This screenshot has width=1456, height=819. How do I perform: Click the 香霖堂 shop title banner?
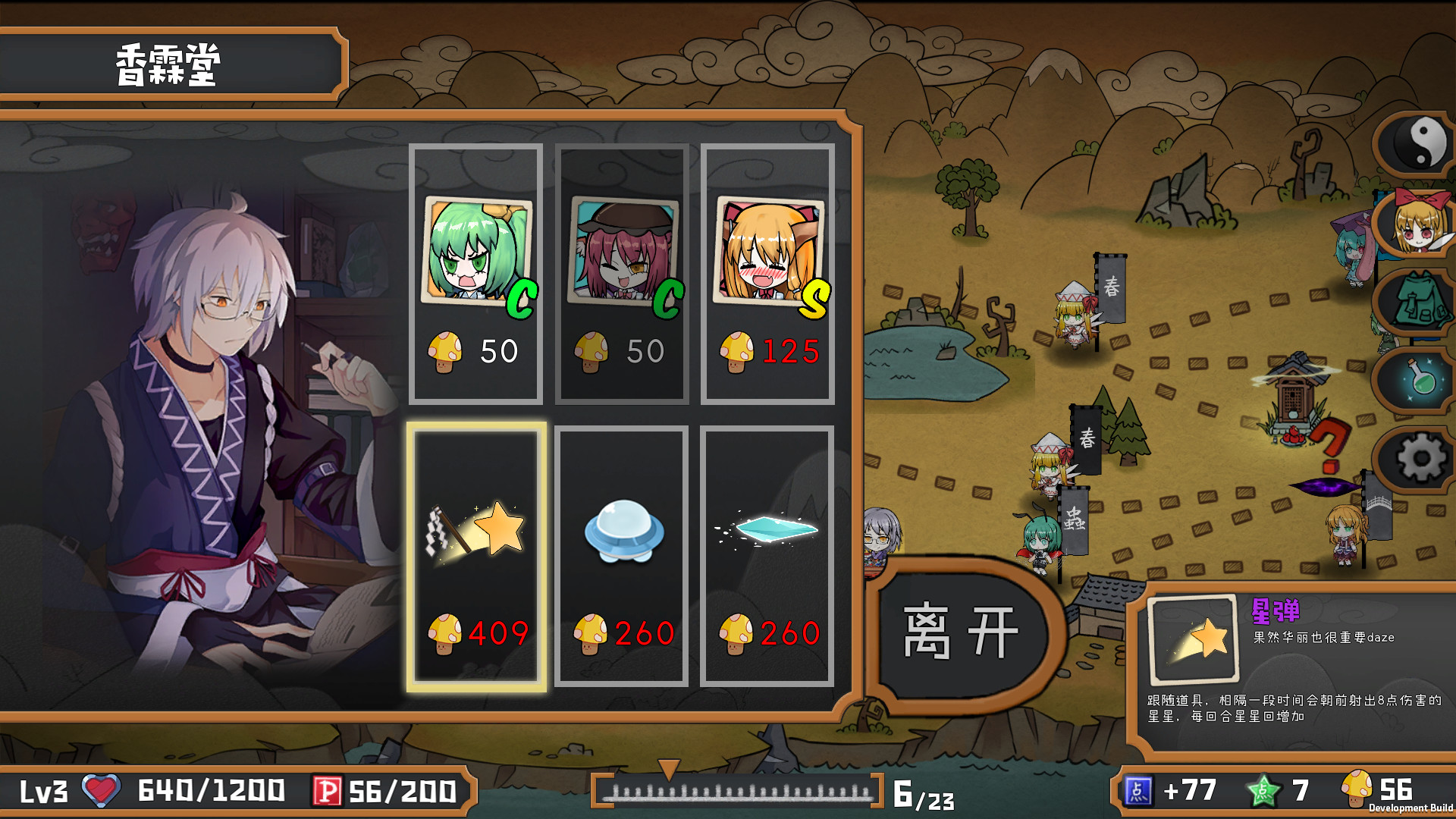(168, 62)
